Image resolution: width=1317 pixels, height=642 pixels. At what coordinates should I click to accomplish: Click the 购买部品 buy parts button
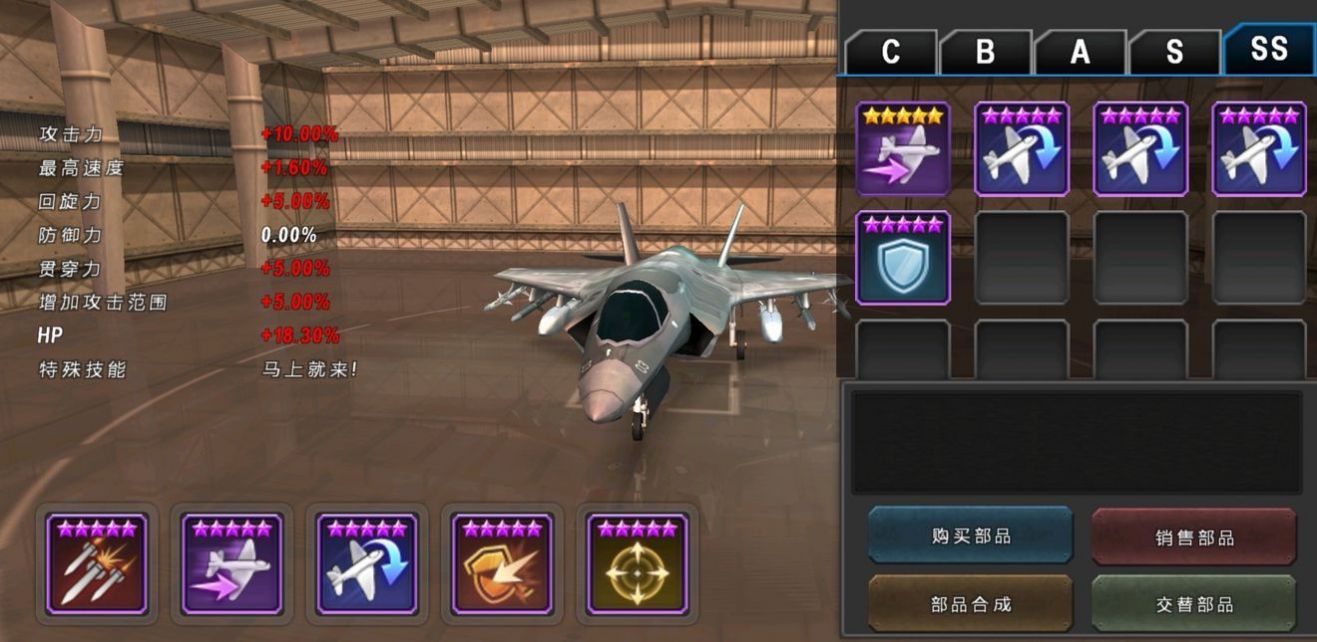(970, 536)
